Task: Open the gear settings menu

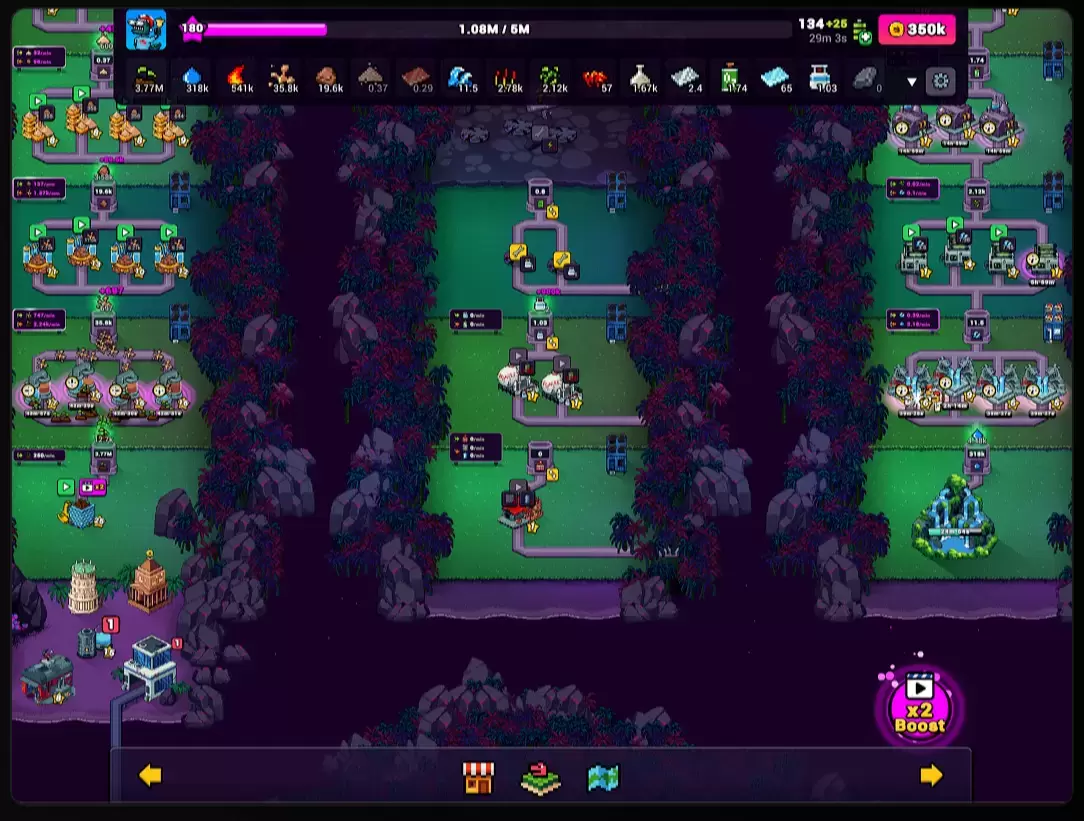Action: [x=940, y=81]
